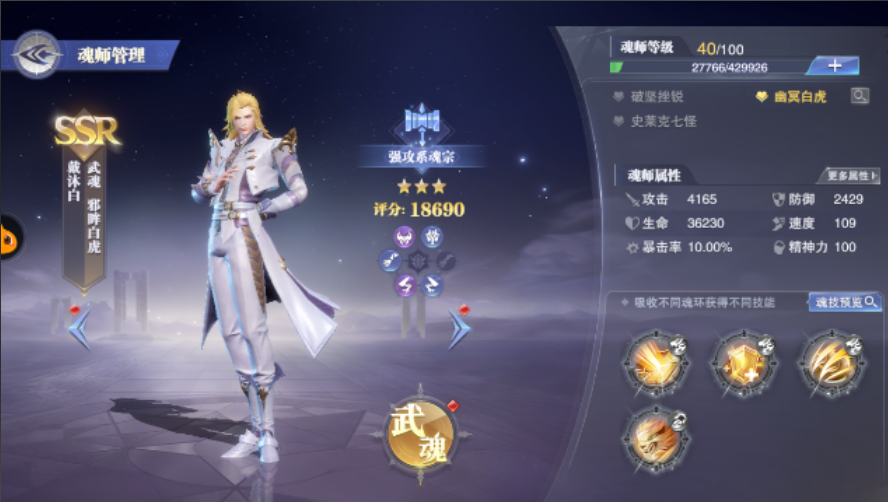888x502 pixels.
Task: Add soul master experience with the plus button
Action: pos(838,66)
